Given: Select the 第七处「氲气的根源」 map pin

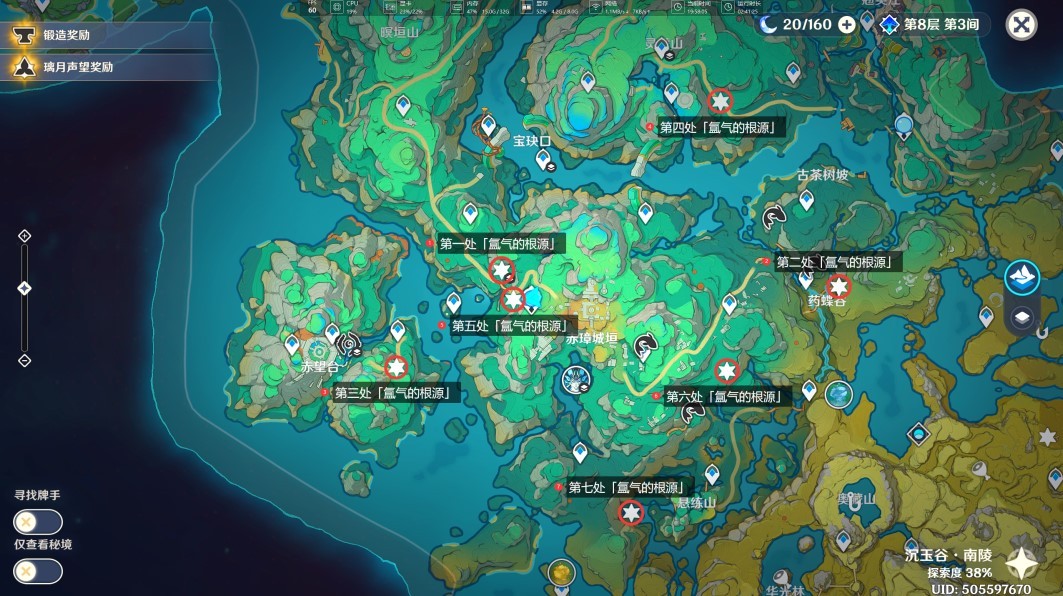Looking at the screenshot, I should [630, 513].
